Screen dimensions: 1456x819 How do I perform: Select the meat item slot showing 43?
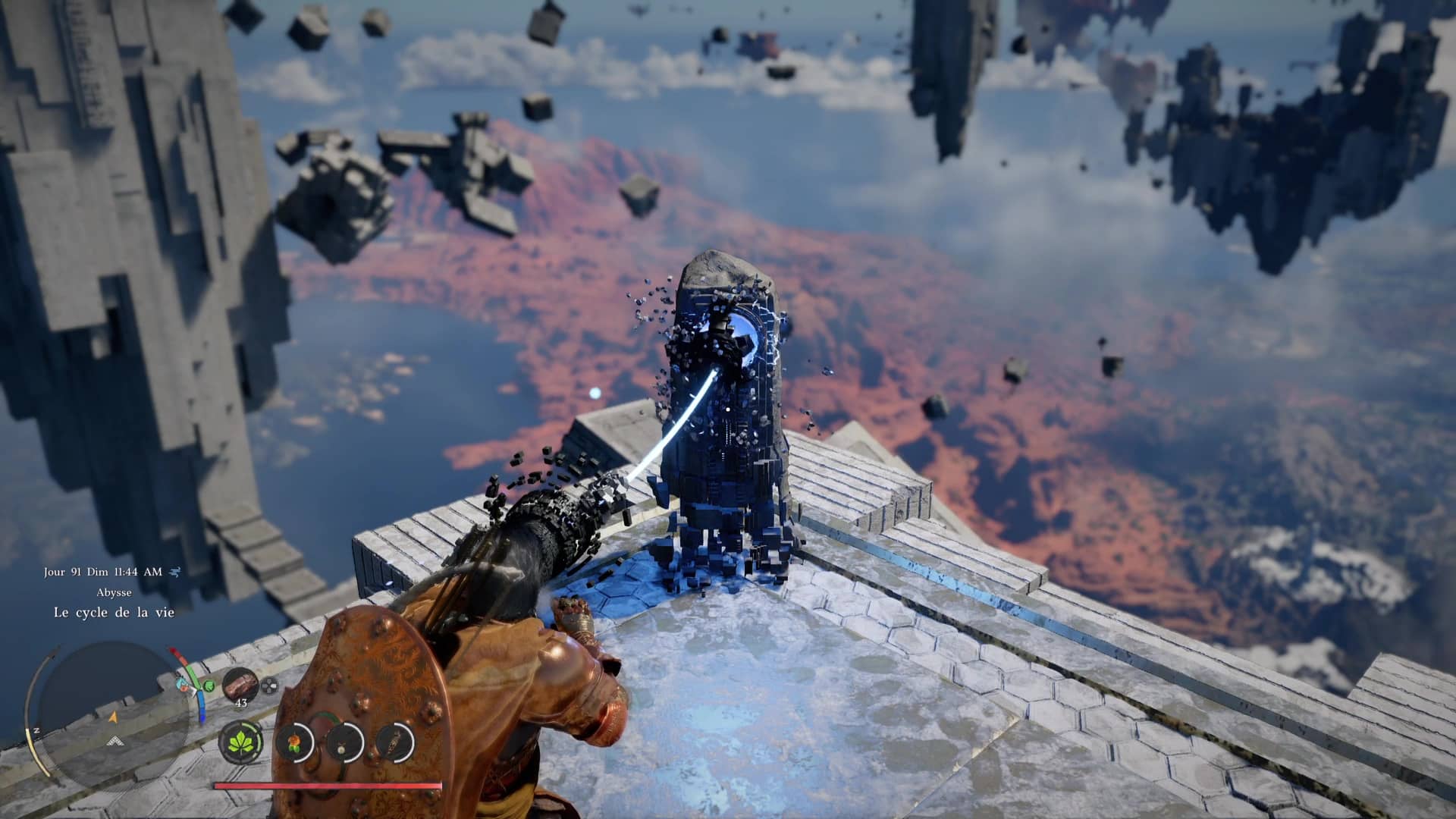241,684
